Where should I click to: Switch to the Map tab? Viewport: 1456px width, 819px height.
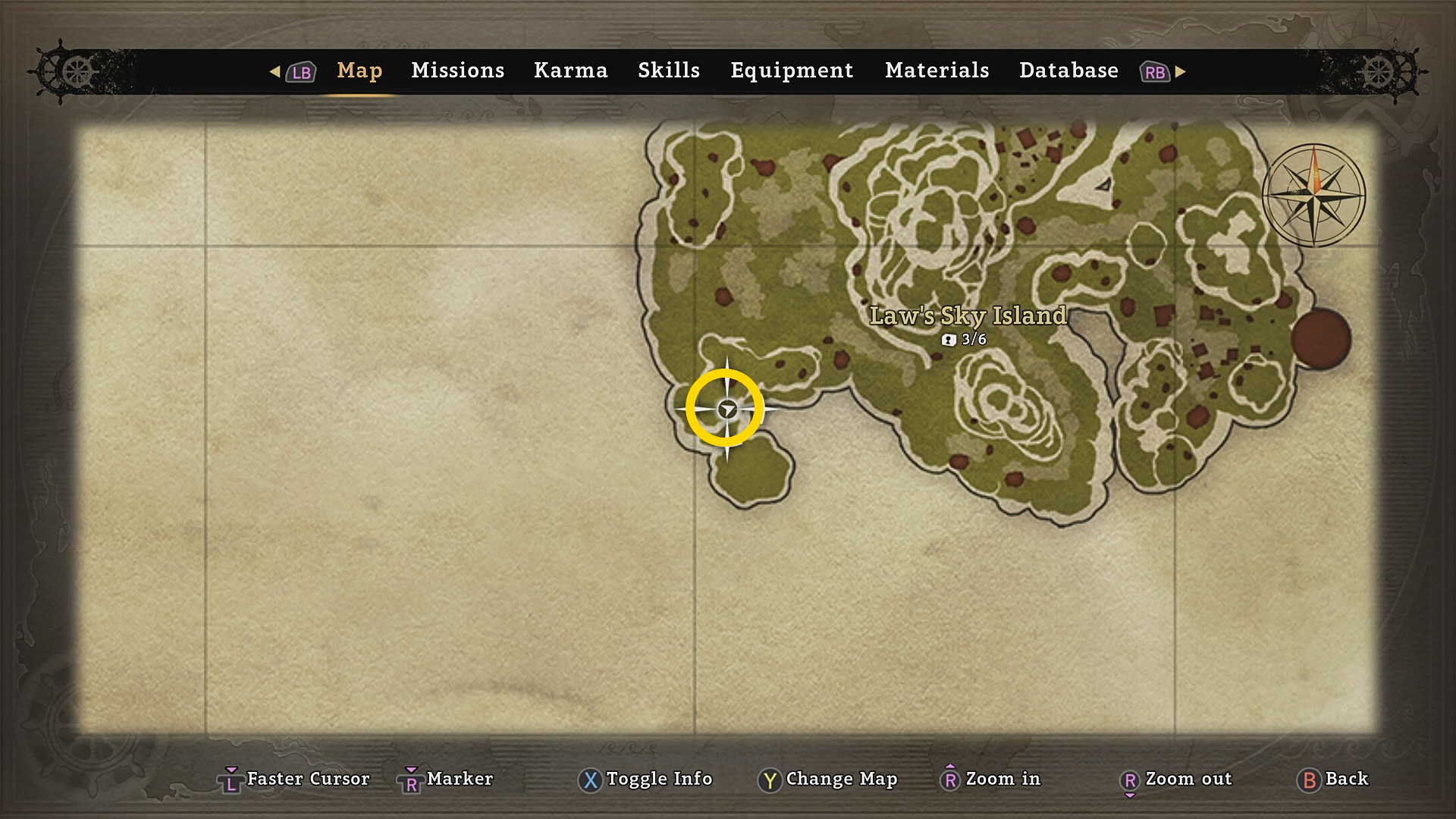click(x=359, y=71)
